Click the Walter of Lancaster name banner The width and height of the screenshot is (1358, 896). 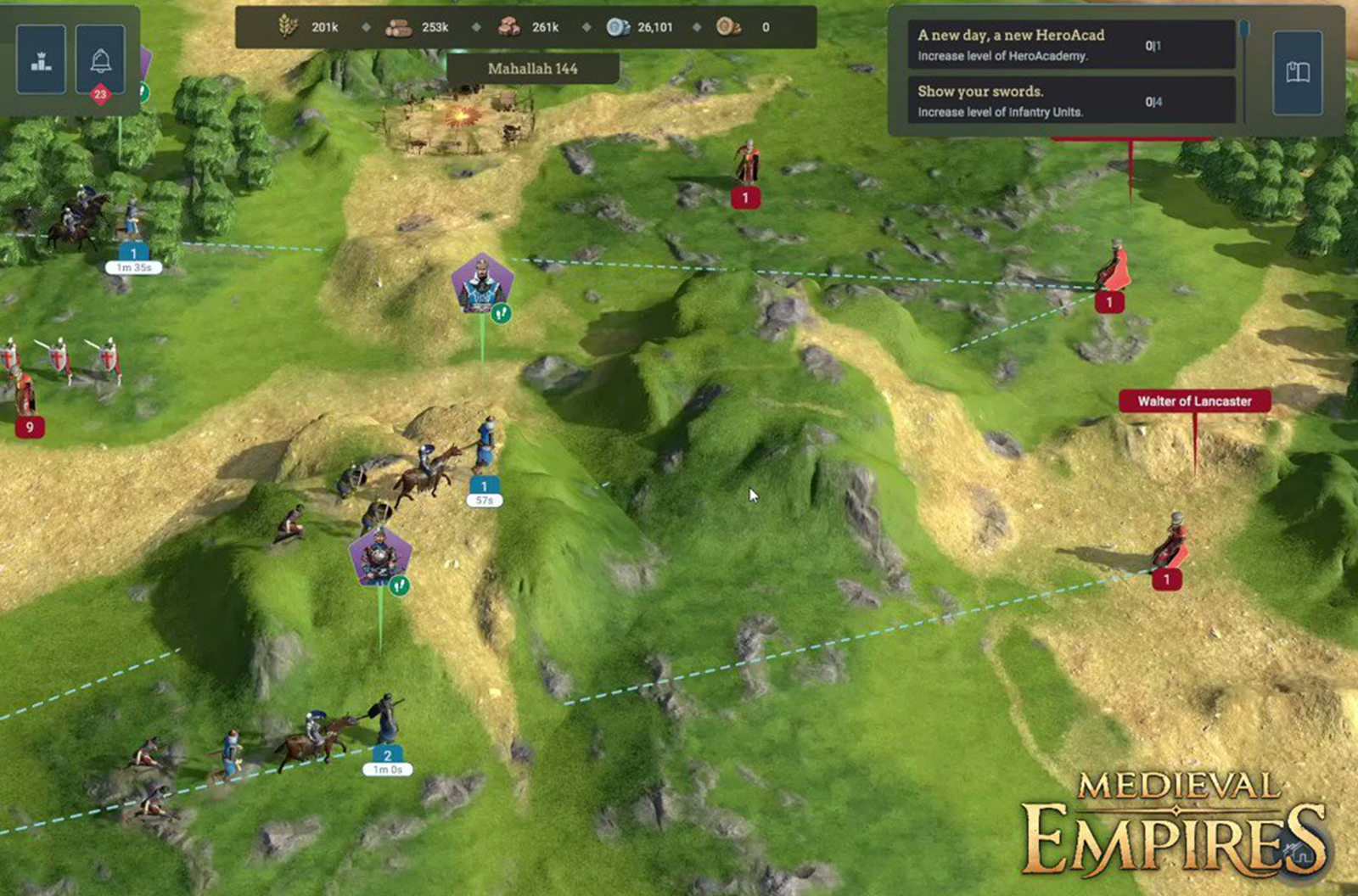[x=1193, y=400]
